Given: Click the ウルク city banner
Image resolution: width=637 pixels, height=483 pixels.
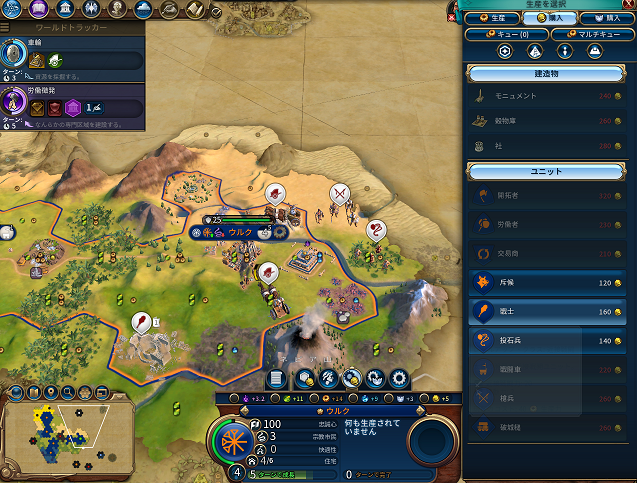Looking at the screenshot, I should (240, 232).
